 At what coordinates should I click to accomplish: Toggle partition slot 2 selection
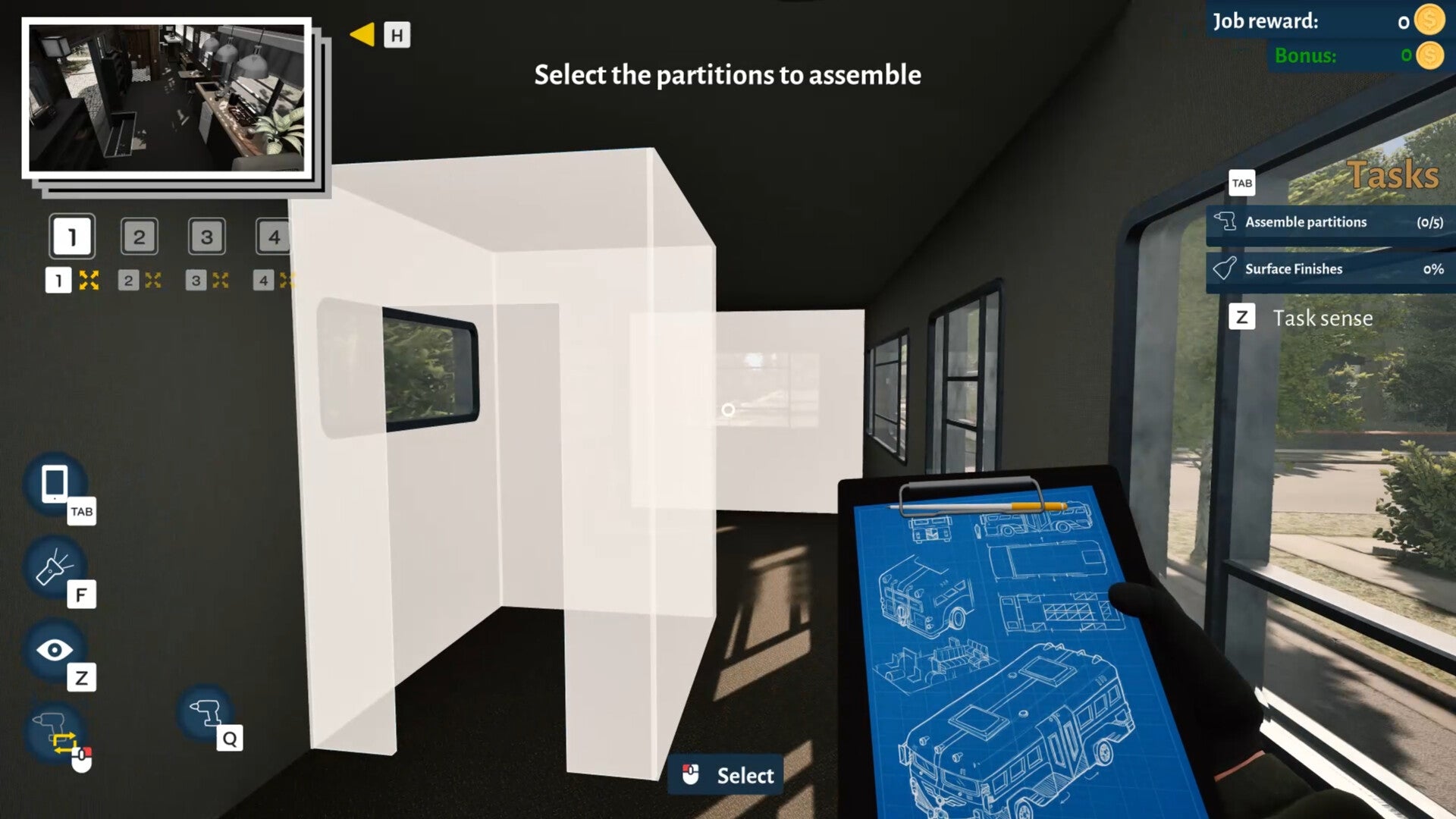click(140, 236)
